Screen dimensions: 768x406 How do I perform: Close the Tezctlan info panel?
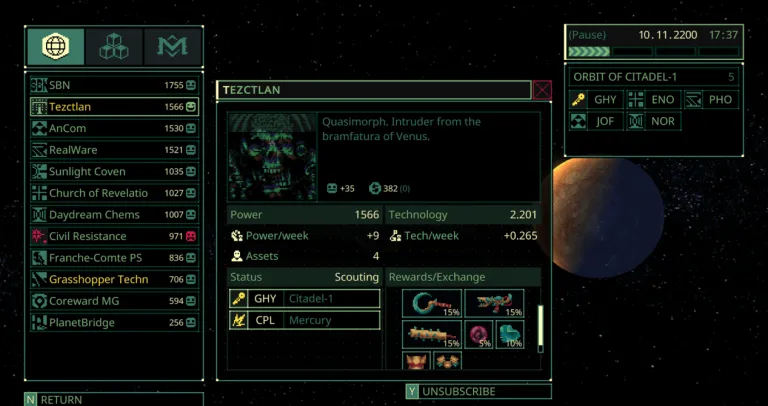click(x=542, y=90)
